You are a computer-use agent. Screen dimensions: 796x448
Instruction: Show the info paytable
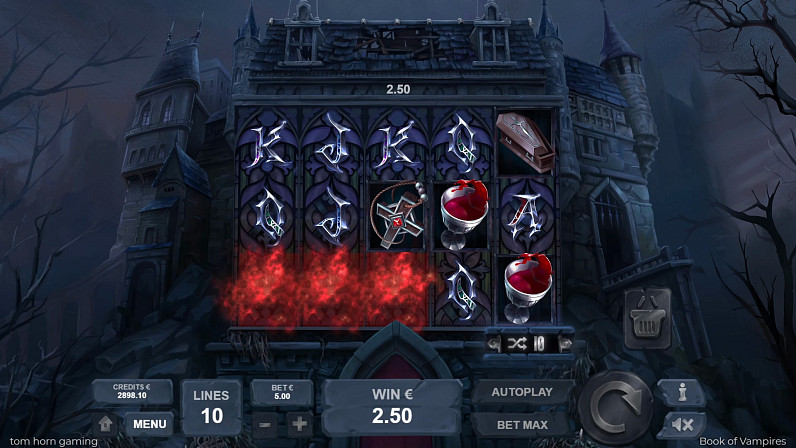tap(682, 392)
